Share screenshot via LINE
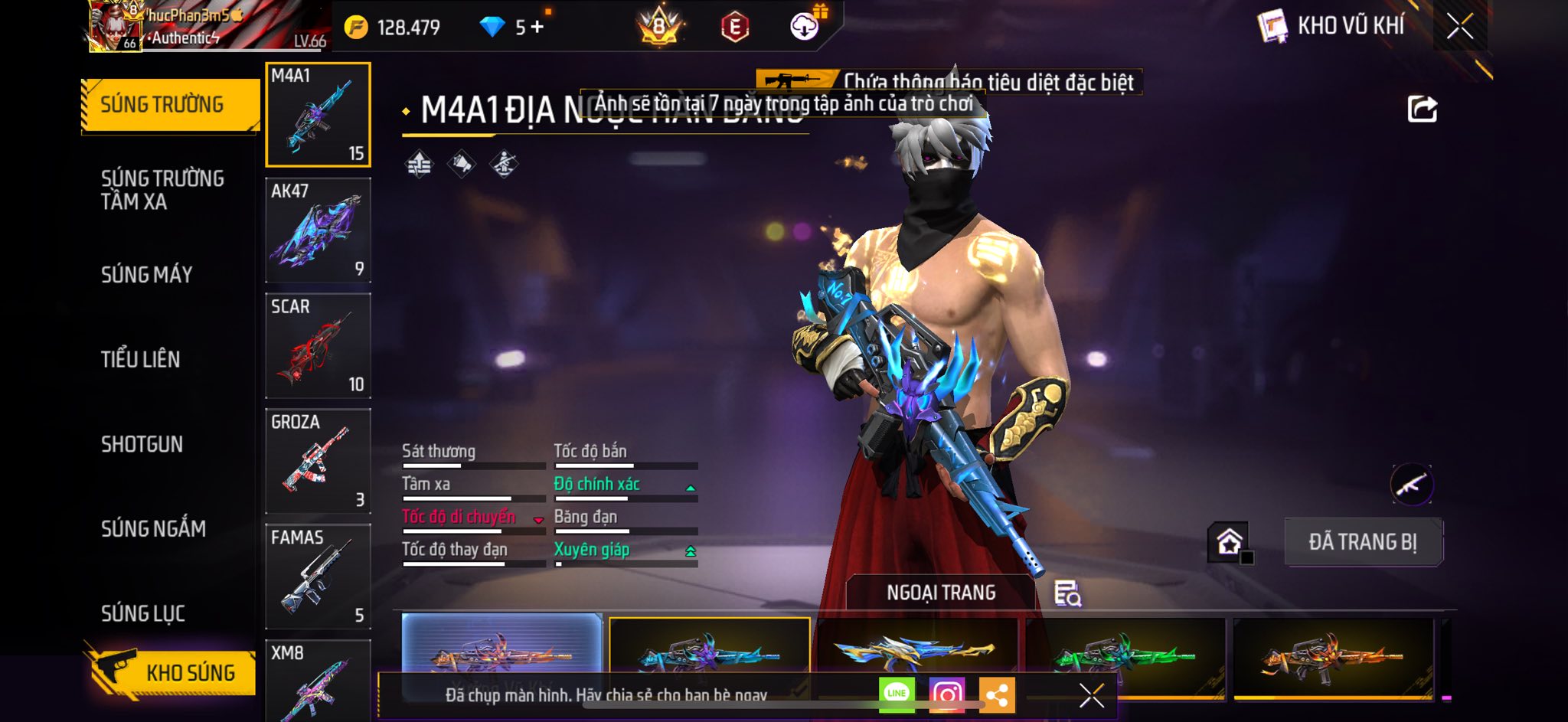The width and height of the screenshot is (1568, 722). [x=897, y=694]
